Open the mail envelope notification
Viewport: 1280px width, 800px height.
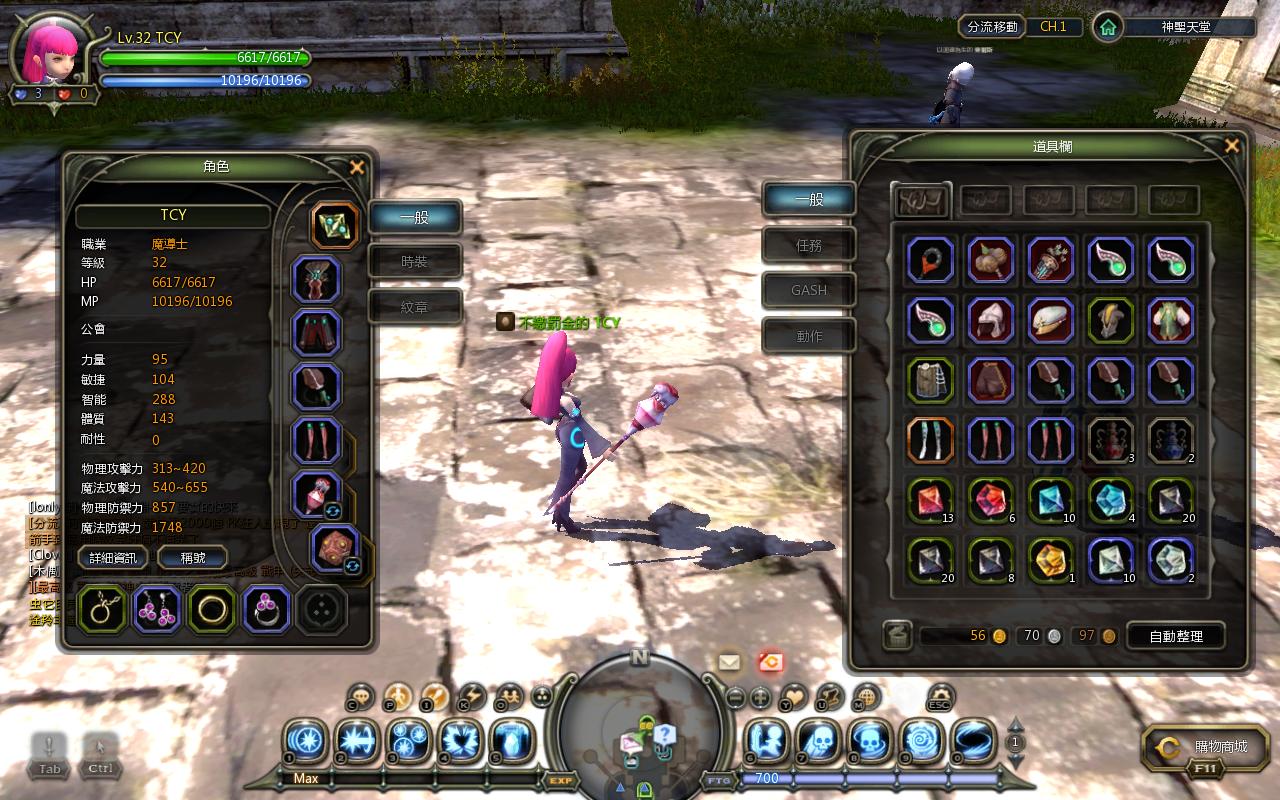click(729, 662)
